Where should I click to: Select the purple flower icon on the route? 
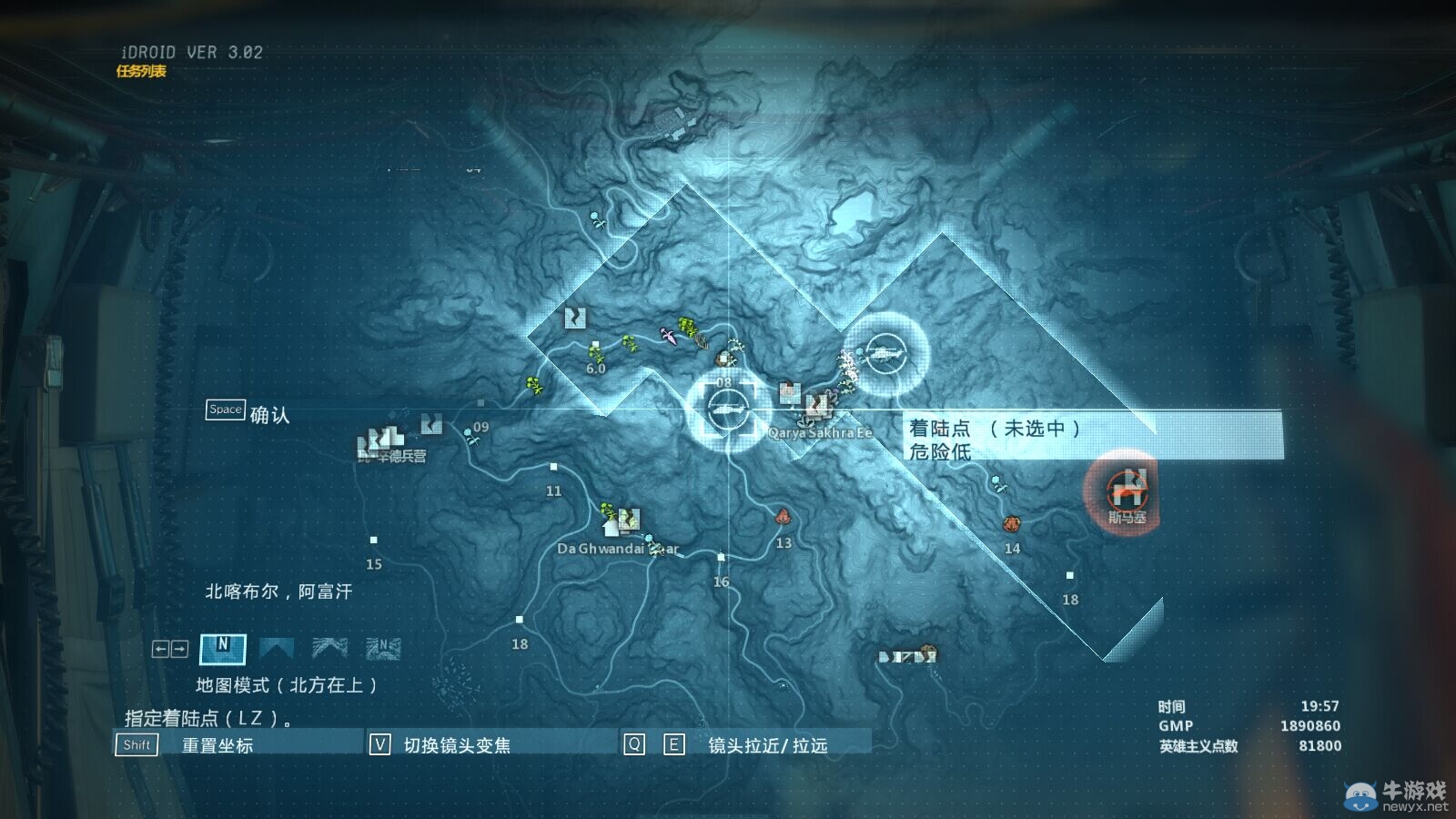[x=668, y=338]
